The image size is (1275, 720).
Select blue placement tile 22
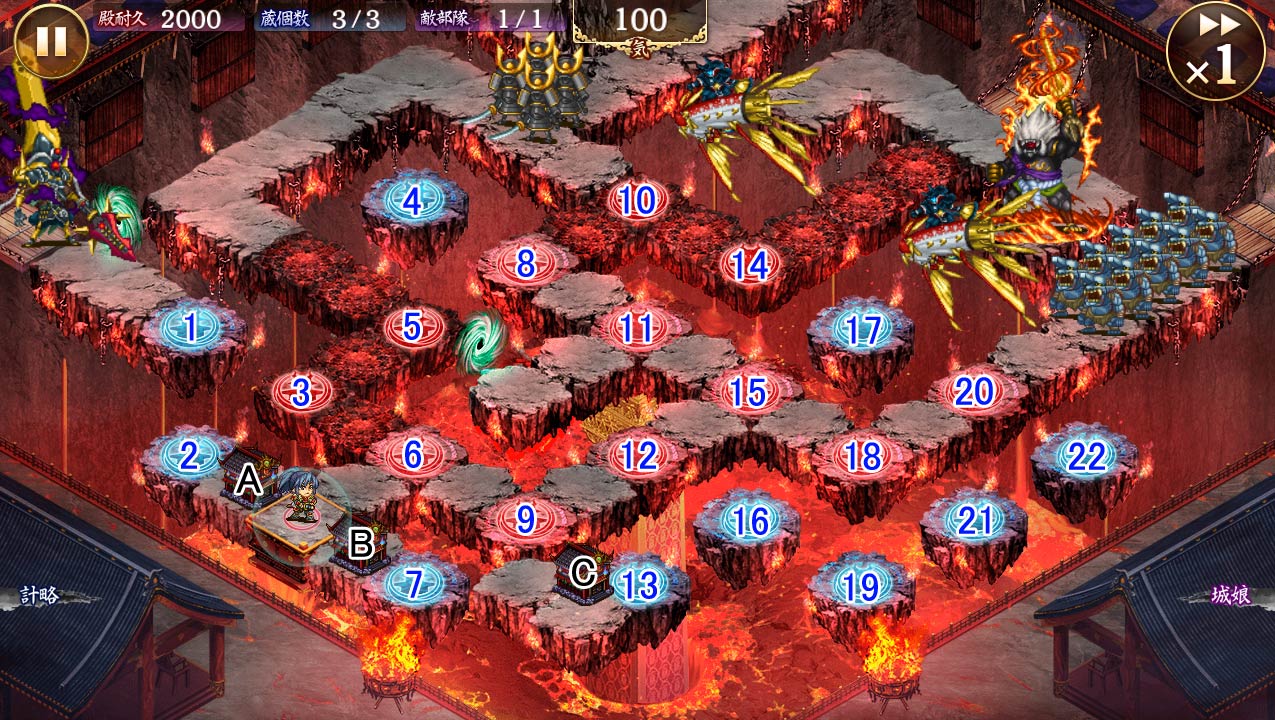(1086, 456)
